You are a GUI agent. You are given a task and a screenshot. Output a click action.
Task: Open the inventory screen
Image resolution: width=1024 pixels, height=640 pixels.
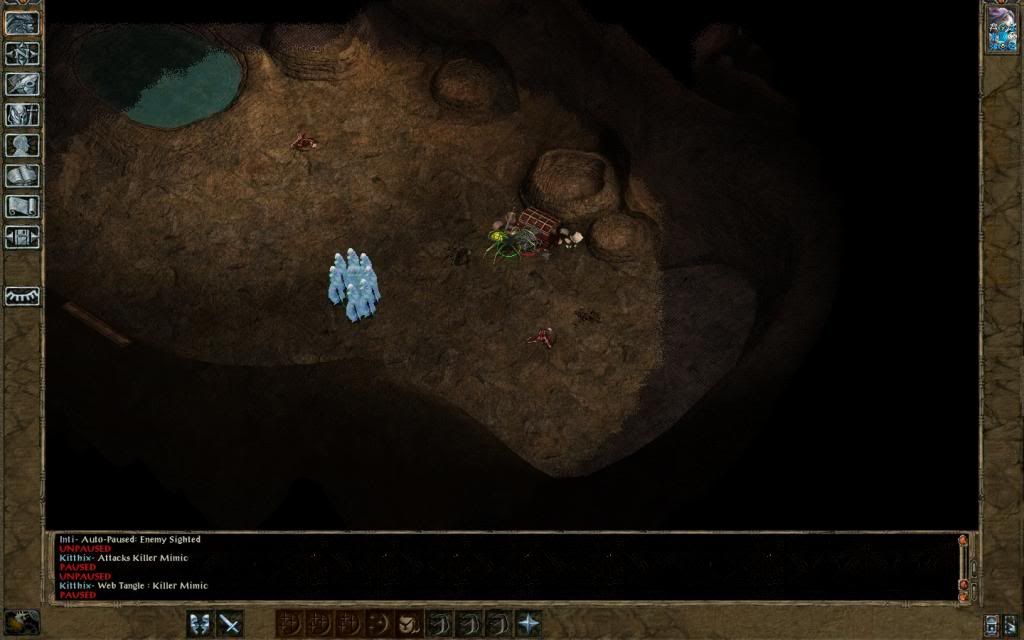[22, 115]
